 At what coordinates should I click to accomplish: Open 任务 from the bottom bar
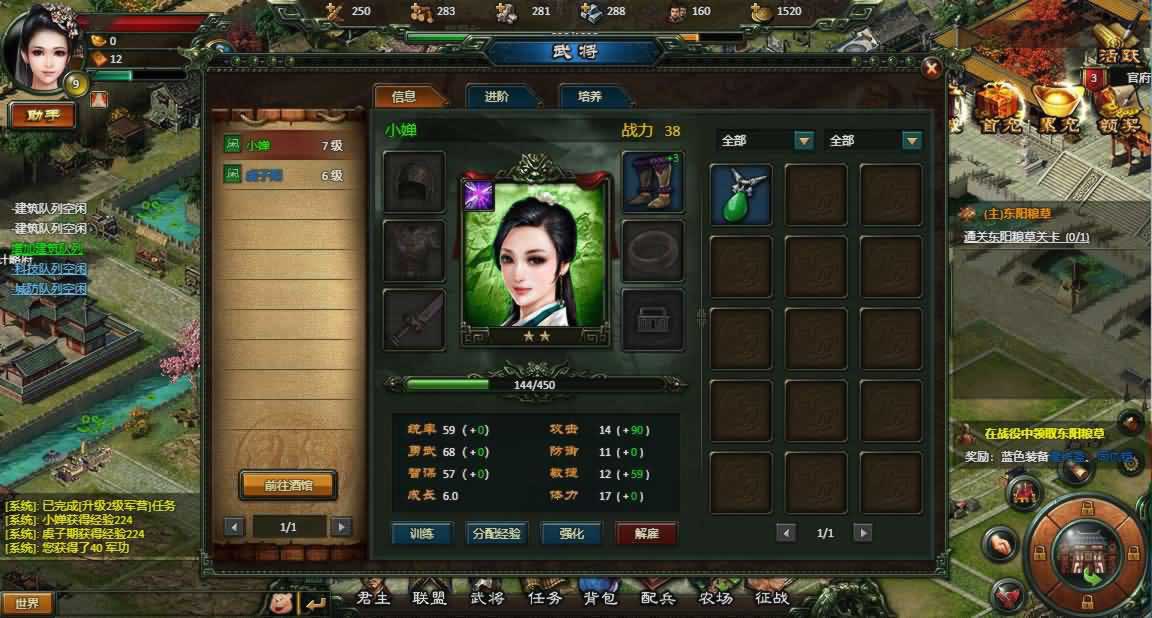click(x=544, y=599)
